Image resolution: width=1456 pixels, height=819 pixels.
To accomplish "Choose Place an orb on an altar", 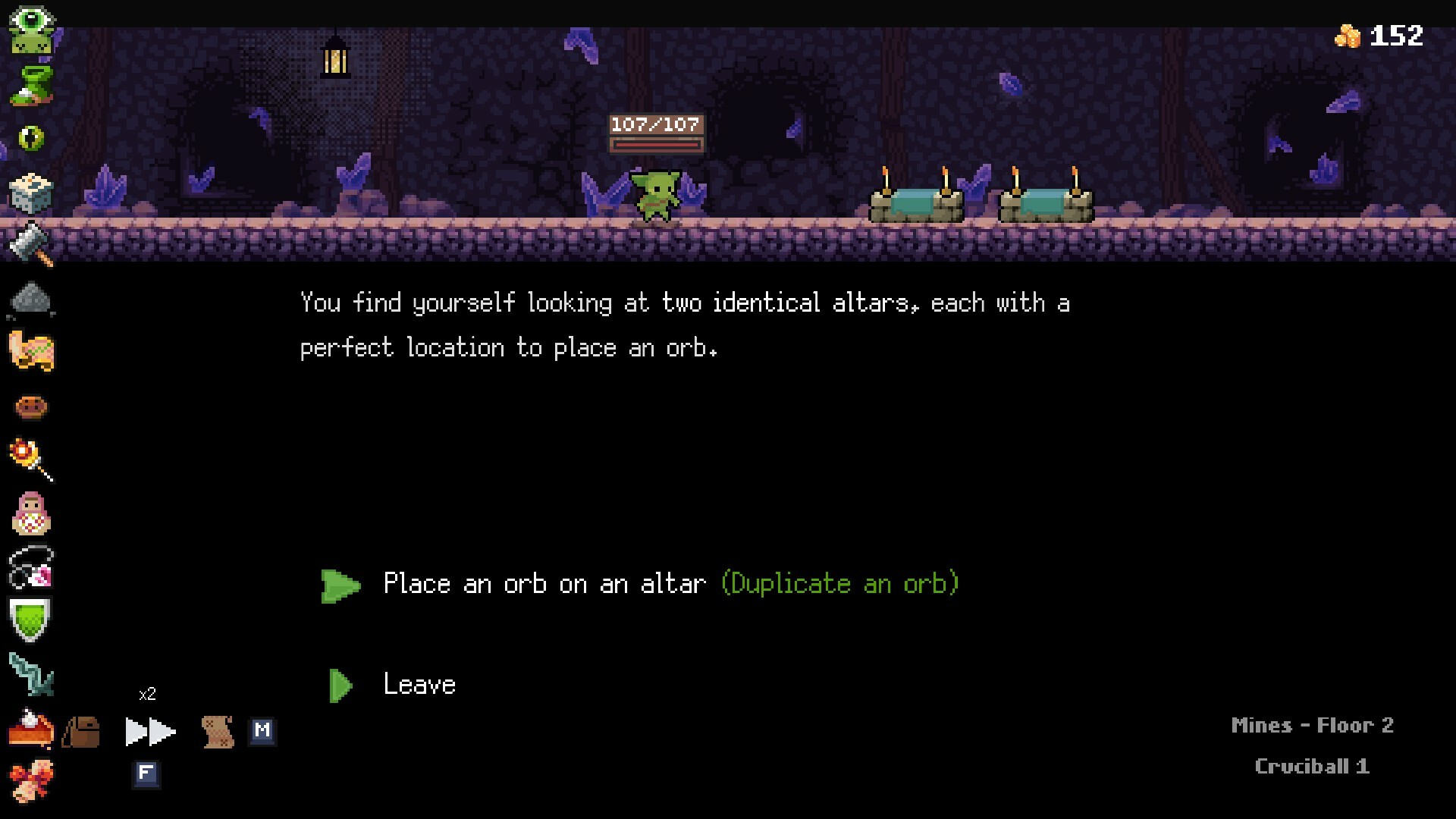I will click(x=544, y=584).
